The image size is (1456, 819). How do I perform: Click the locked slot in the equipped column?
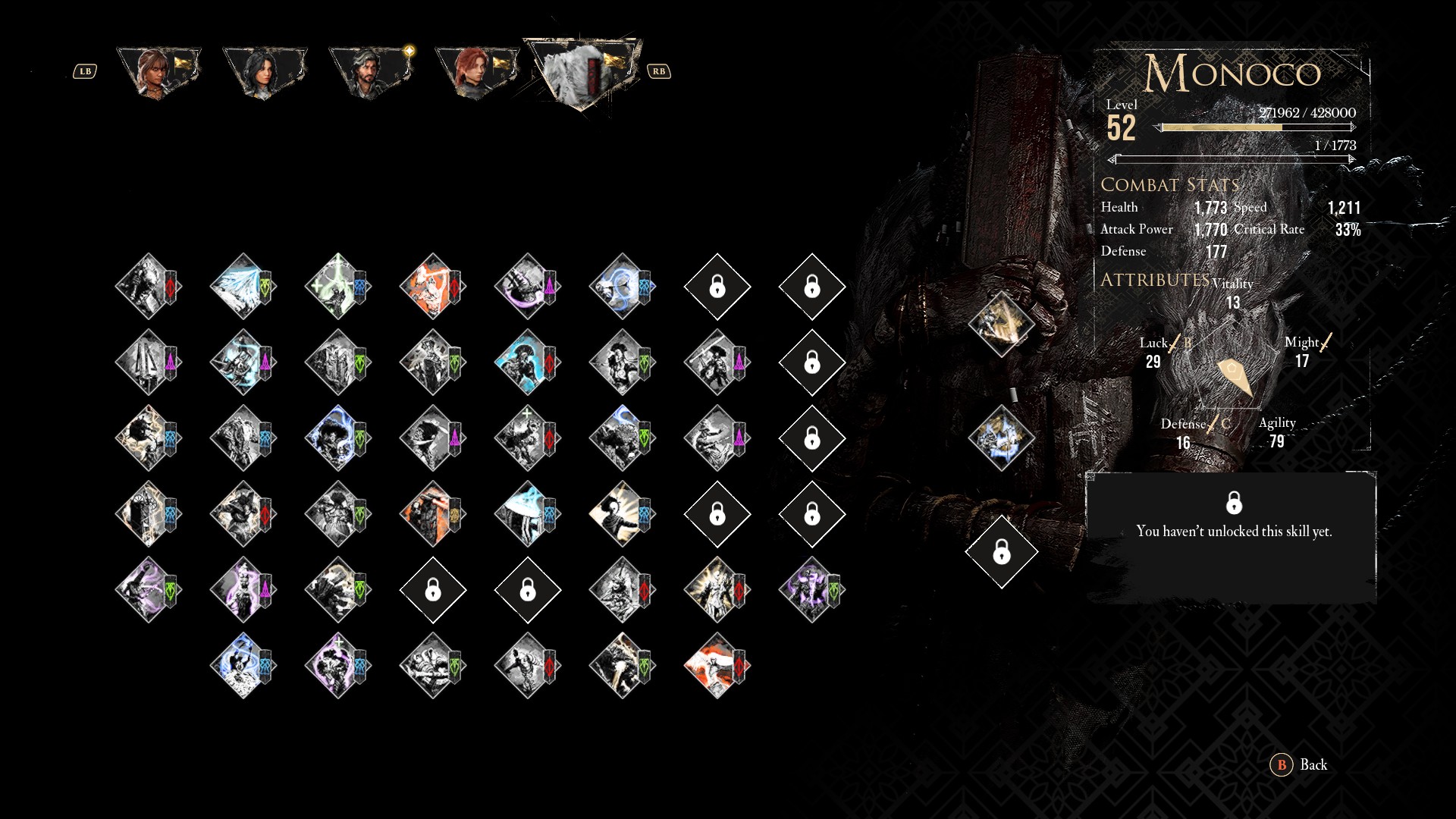pyautogui.click(x=1001, y=552)
